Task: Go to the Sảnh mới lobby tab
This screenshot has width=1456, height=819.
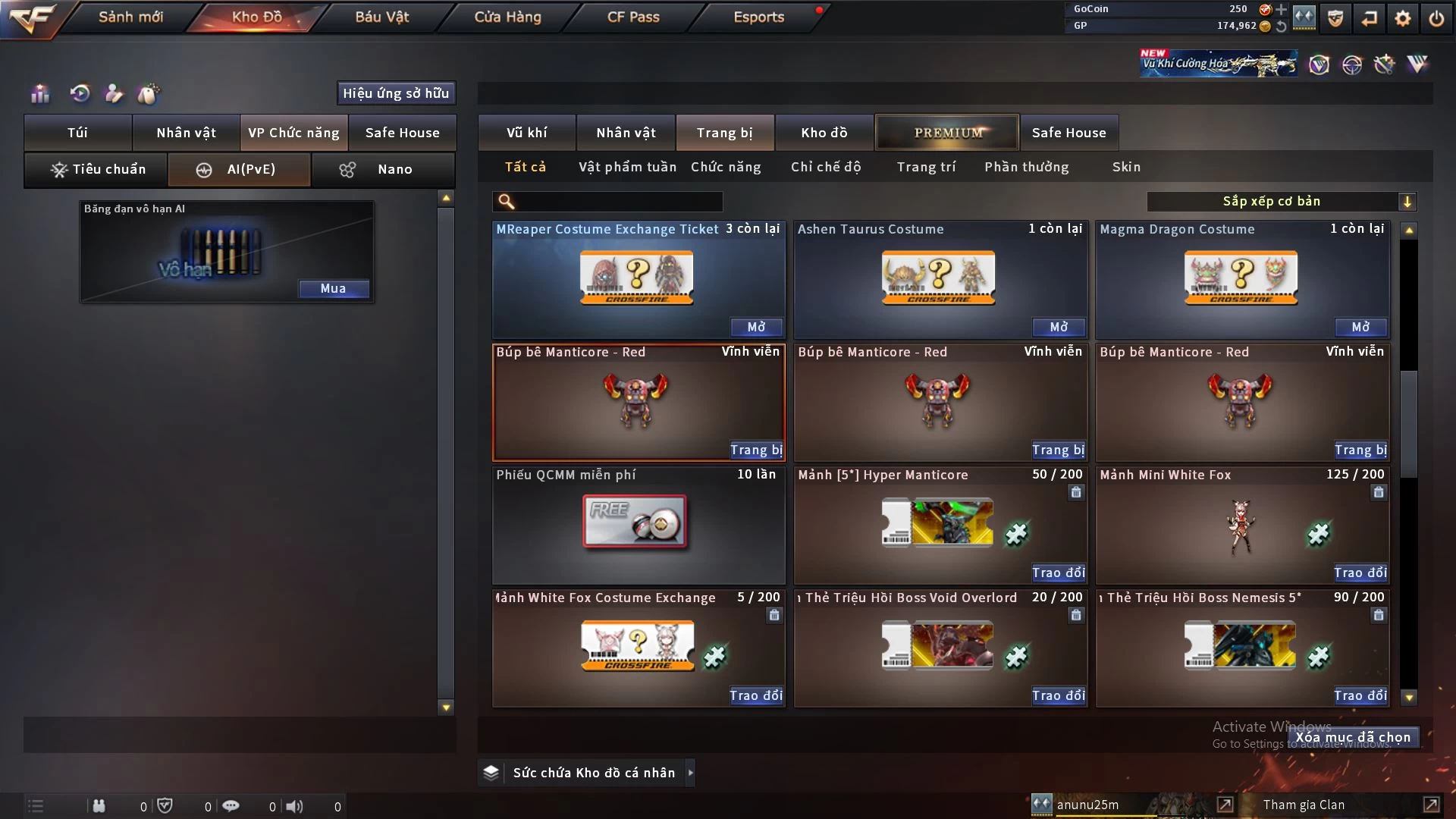Action: pos(130,17)
